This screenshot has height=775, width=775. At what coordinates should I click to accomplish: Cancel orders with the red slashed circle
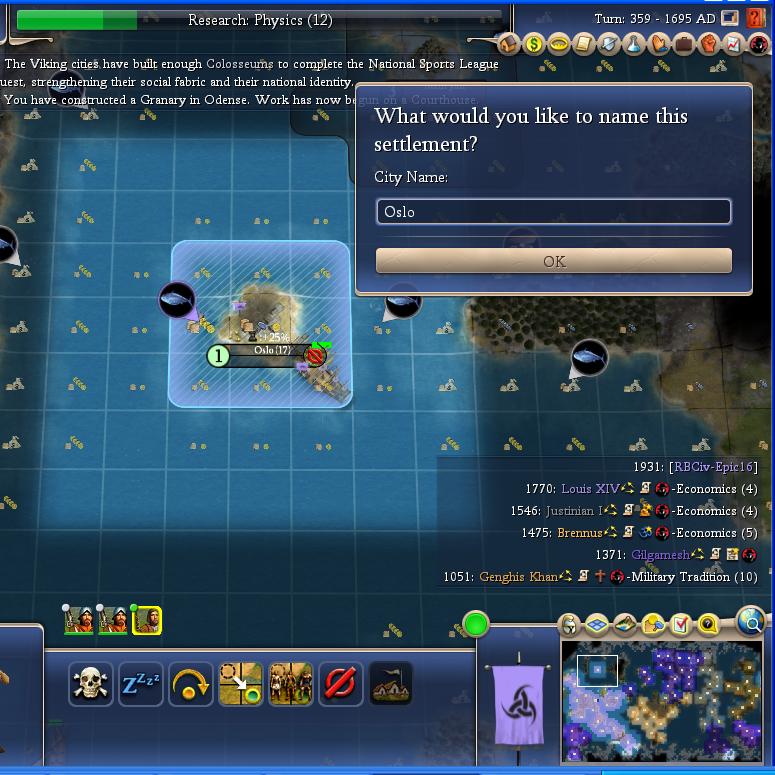(x=341, y=685)
